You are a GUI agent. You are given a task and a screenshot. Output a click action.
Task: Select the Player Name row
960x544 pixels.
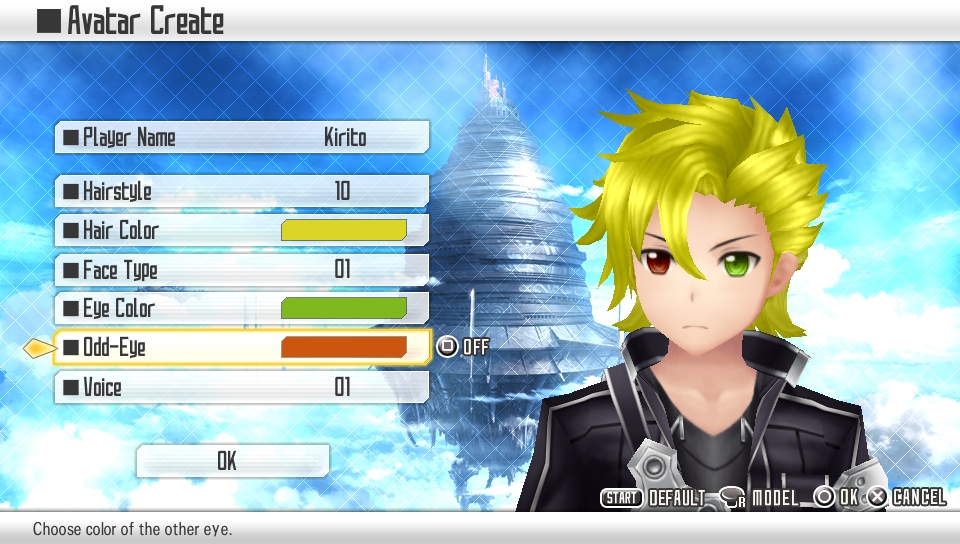pos(242,137)
